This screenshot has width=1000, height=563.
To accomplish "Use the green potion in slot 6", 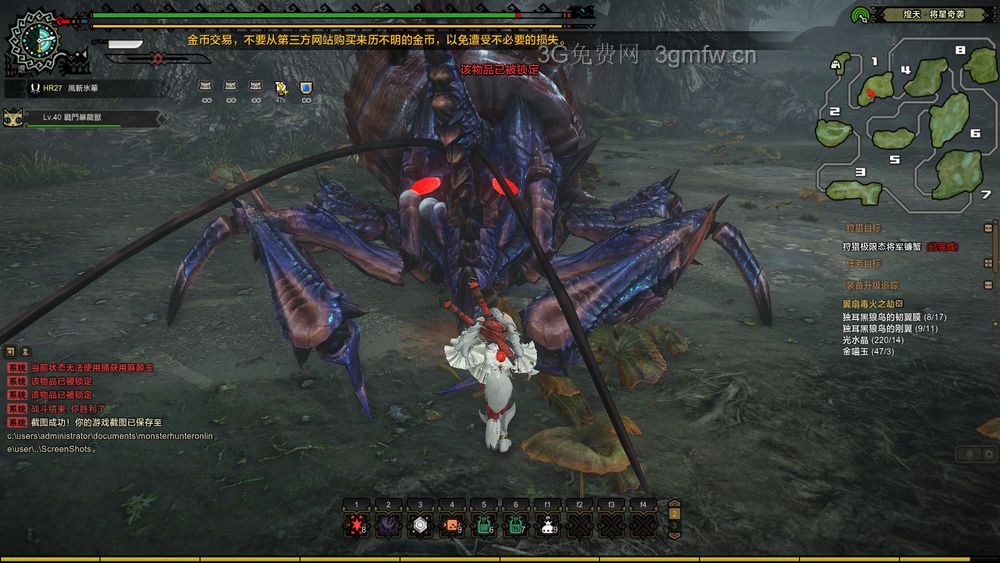I will click(x=516, y=524).
